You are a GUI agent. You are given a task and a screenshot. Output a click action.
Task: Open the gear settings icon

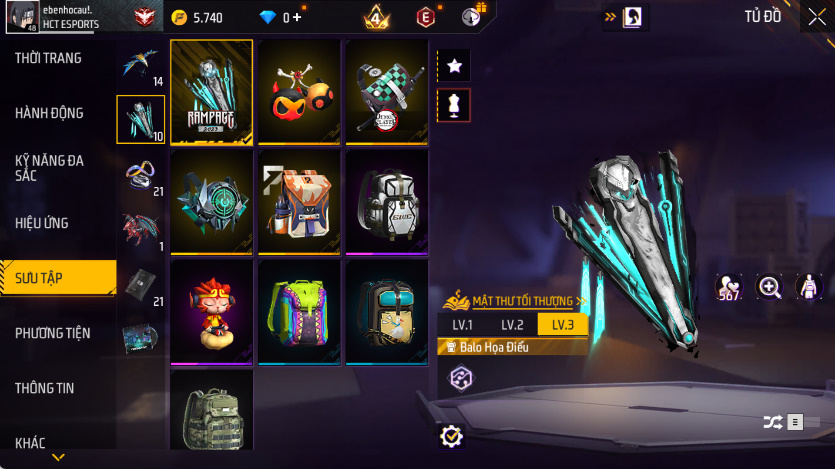tap(452, 436)
